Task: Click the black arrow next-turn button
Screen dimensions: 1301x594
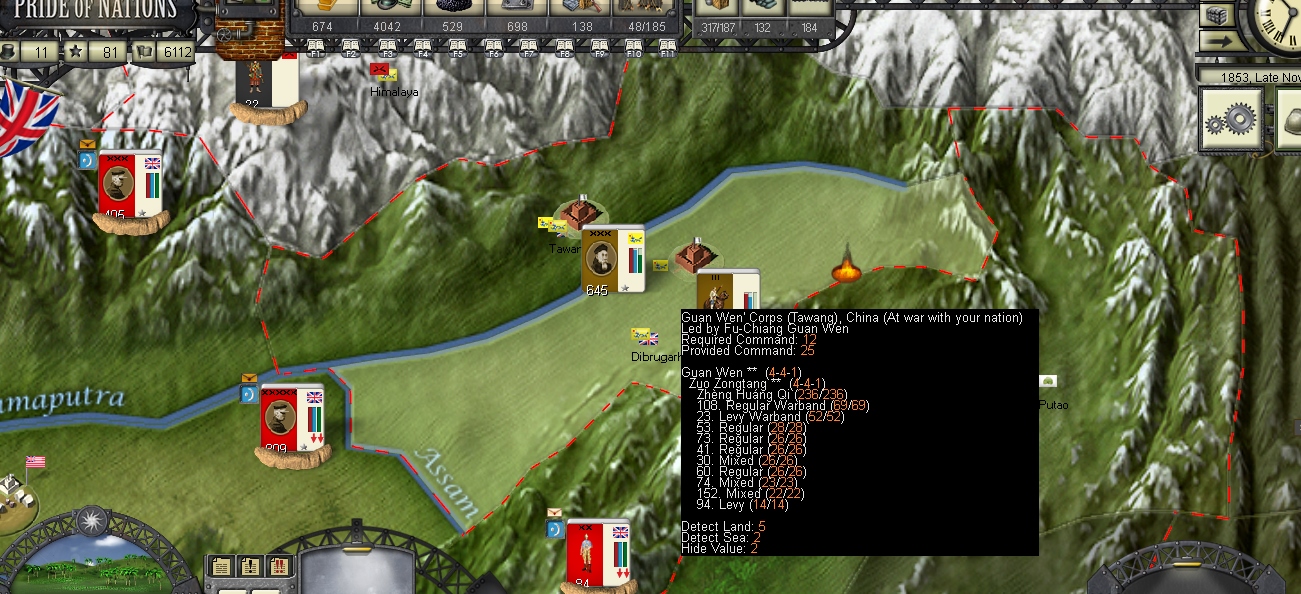Action: (x=1216, y=42)
